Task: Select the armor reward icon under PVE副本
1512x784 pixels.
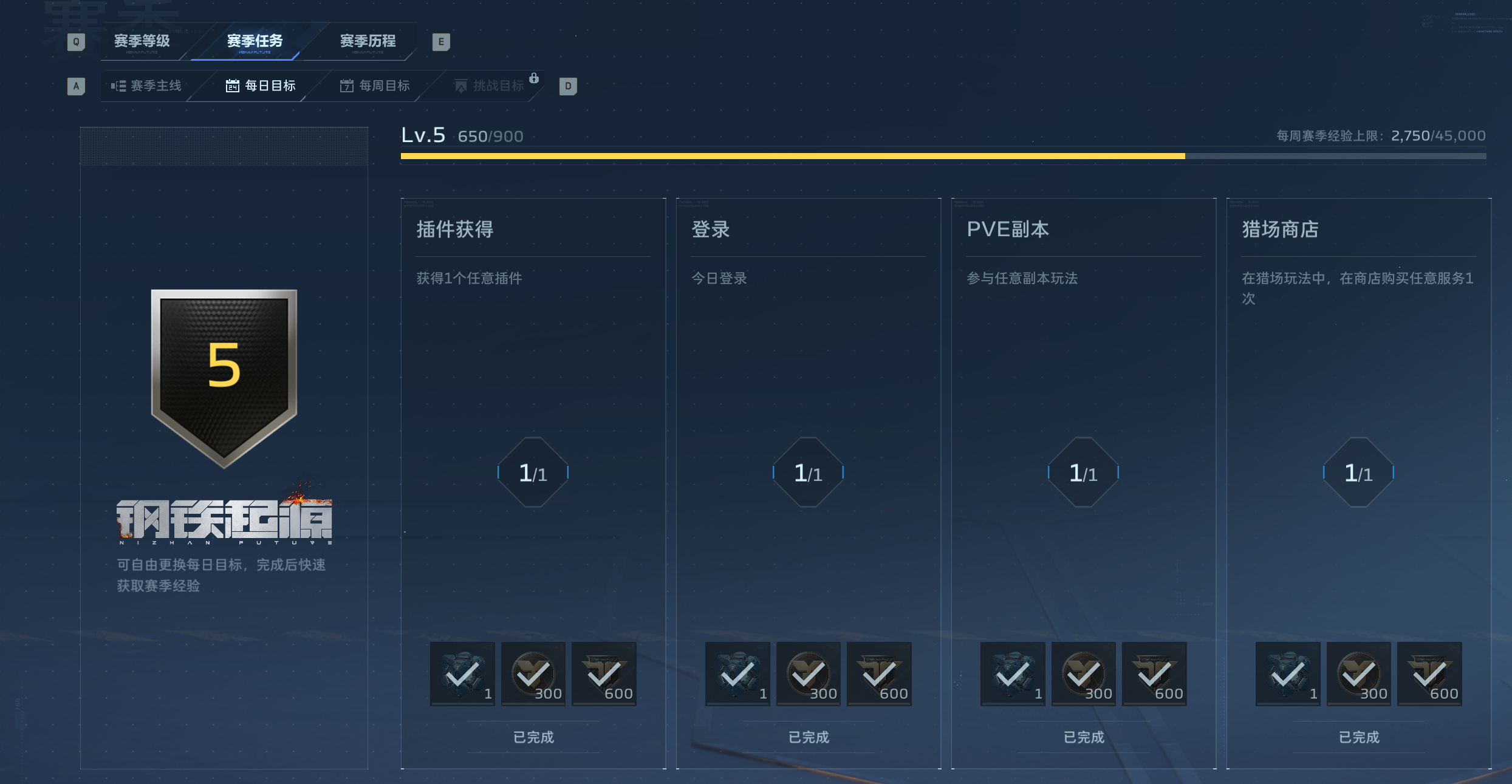Action: coord(1012,673)
